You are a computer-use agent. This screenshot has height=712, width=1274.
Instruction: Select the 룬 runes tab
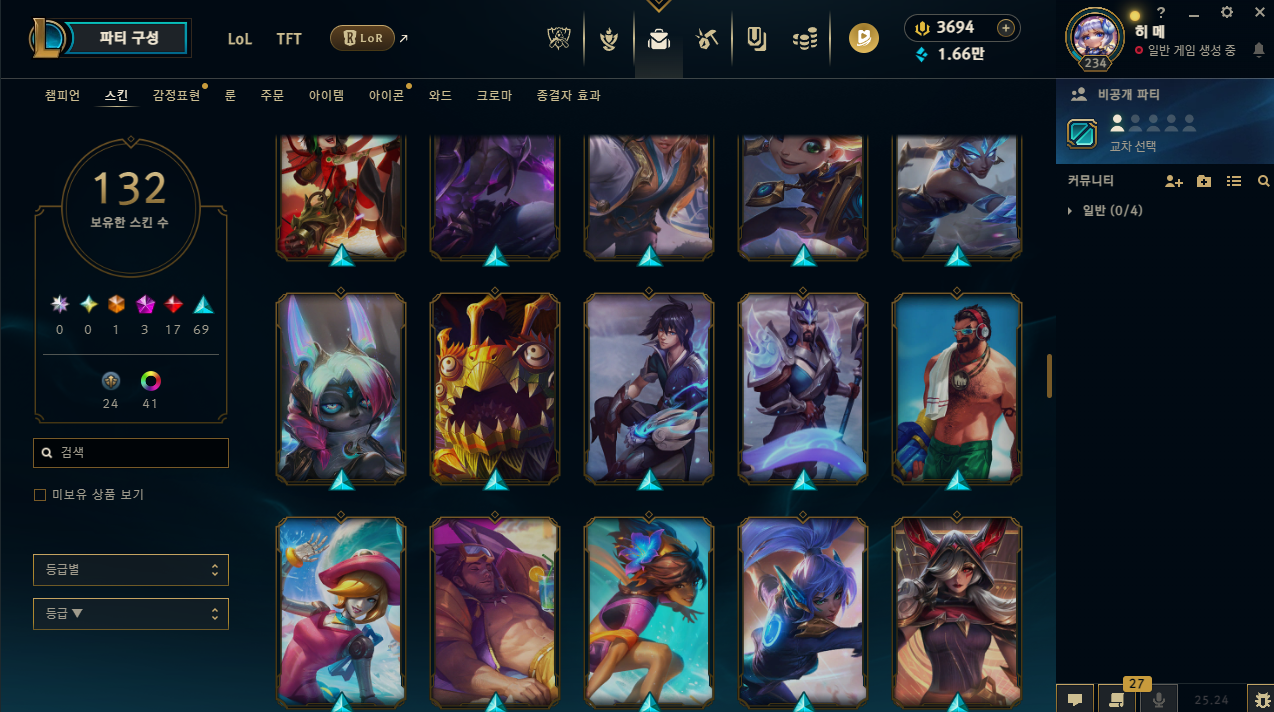(230, 96)
